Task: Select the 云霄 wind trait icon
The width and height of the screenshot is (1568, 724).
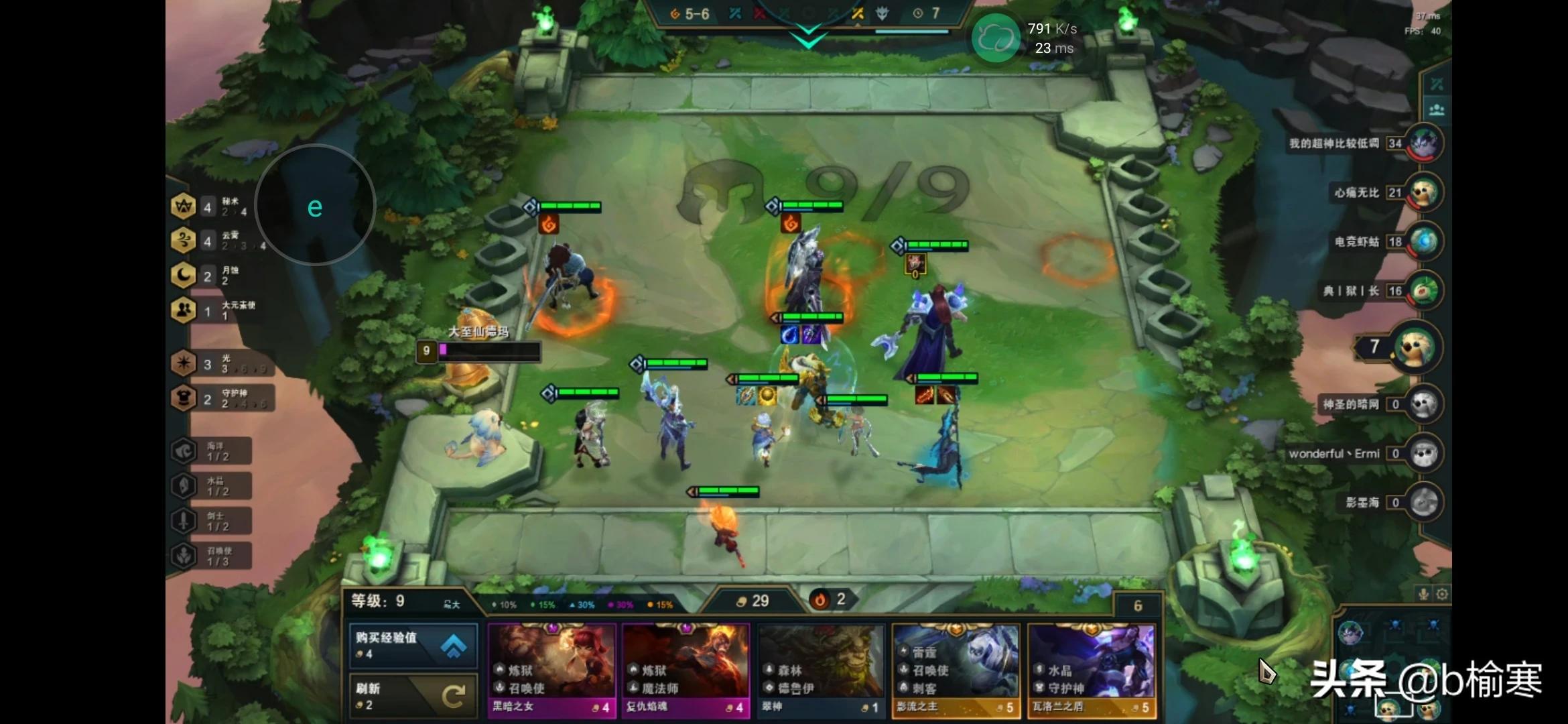Action: tap(184, 240)
